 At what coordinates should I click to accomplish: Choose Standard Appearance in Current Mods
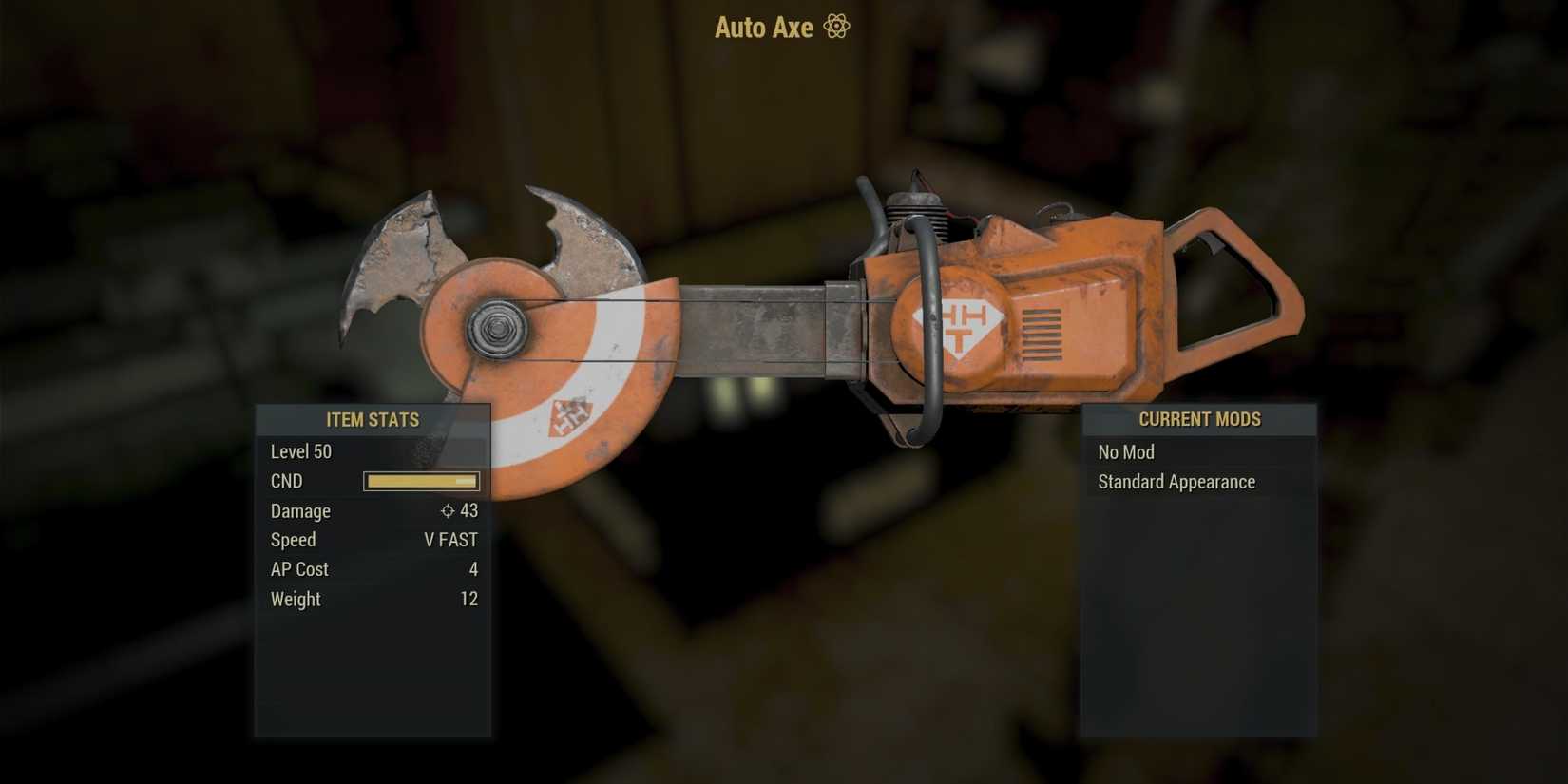1176,482
